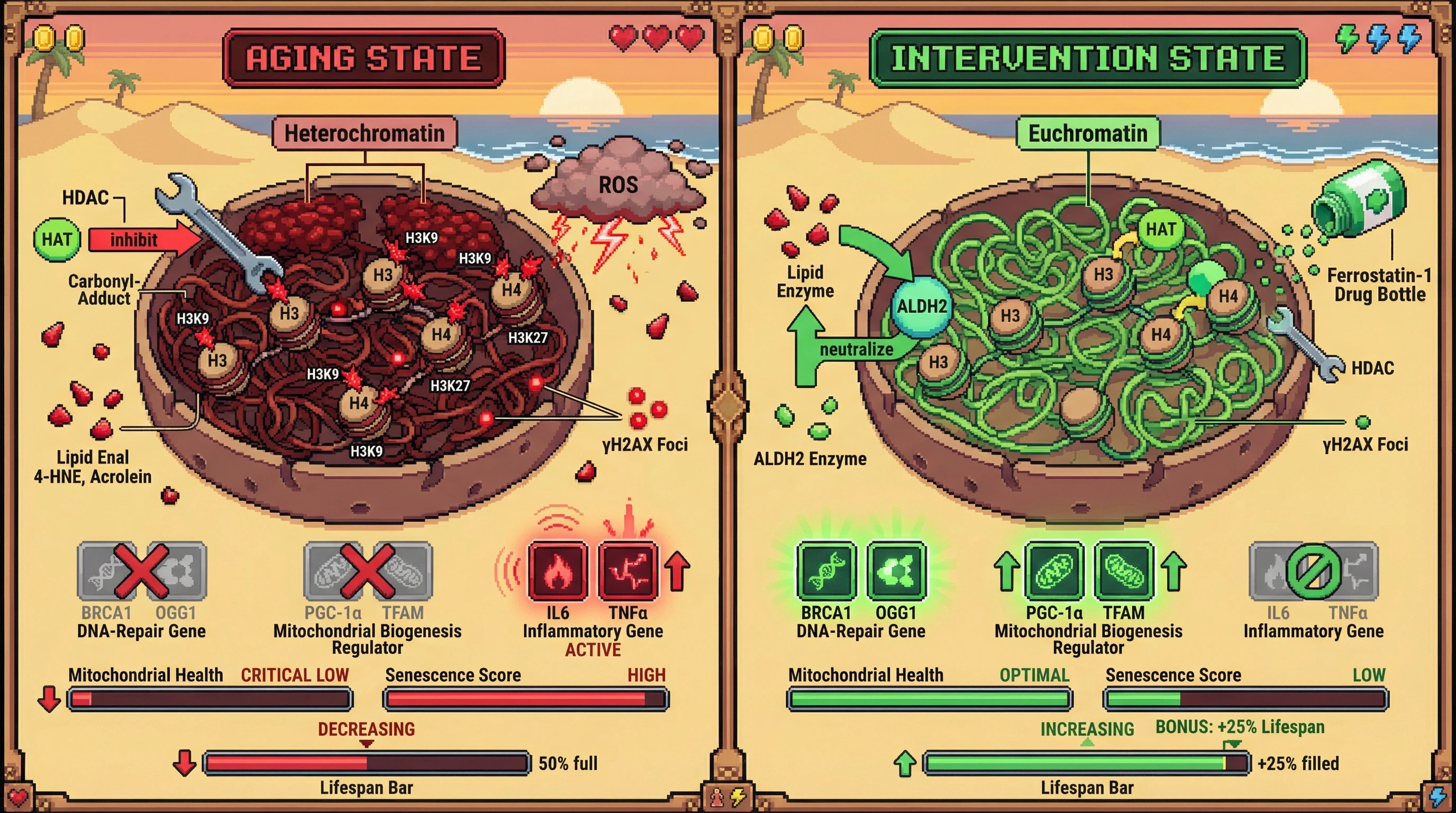Image resolution: width=1456 pixels, height=813 pixels.
Task: Click the Aging State title banner
Action: [x=364, y=58]
